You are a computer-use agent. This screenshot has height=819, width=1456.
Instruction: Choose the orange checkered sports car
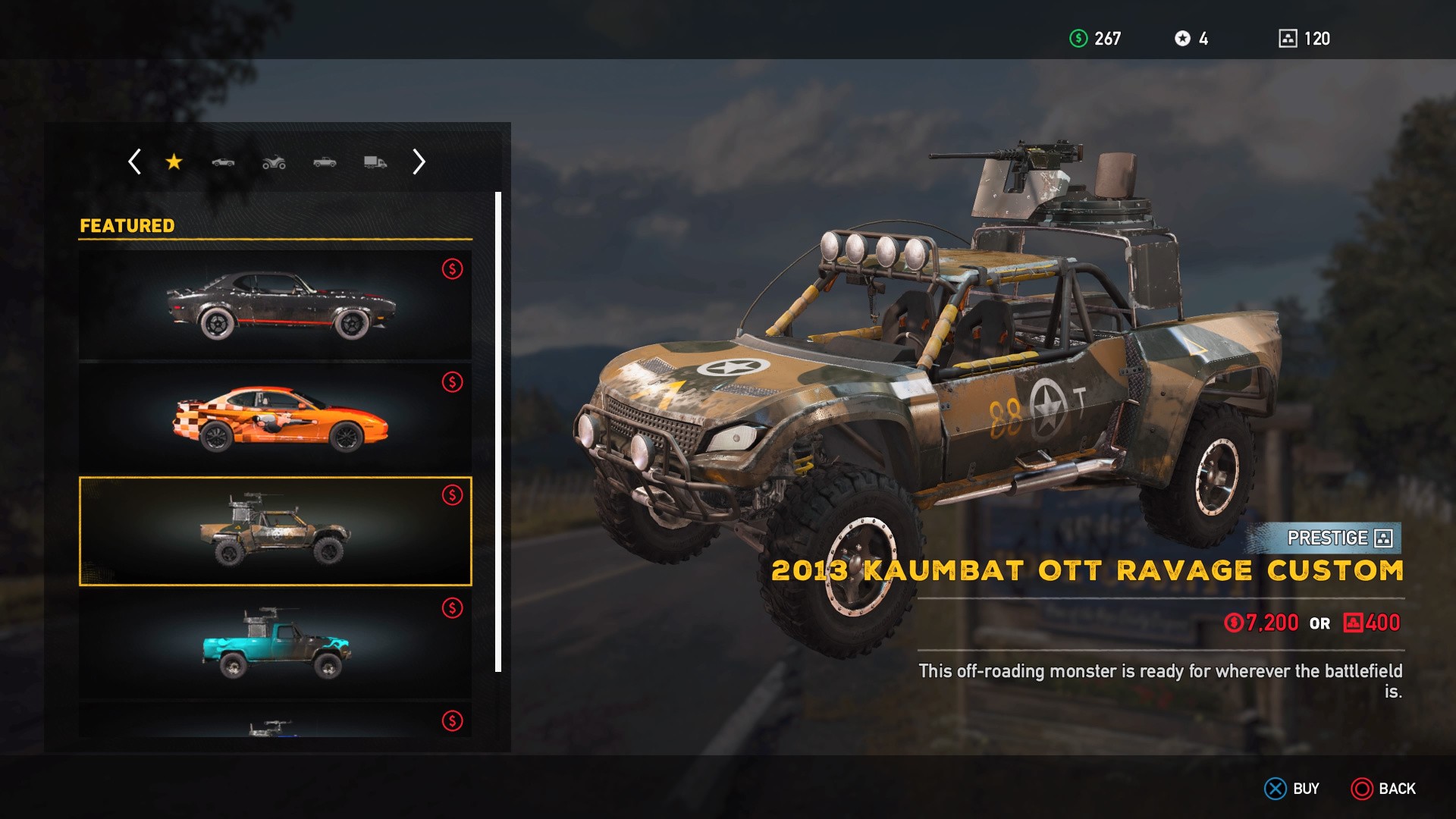point(275,419)
